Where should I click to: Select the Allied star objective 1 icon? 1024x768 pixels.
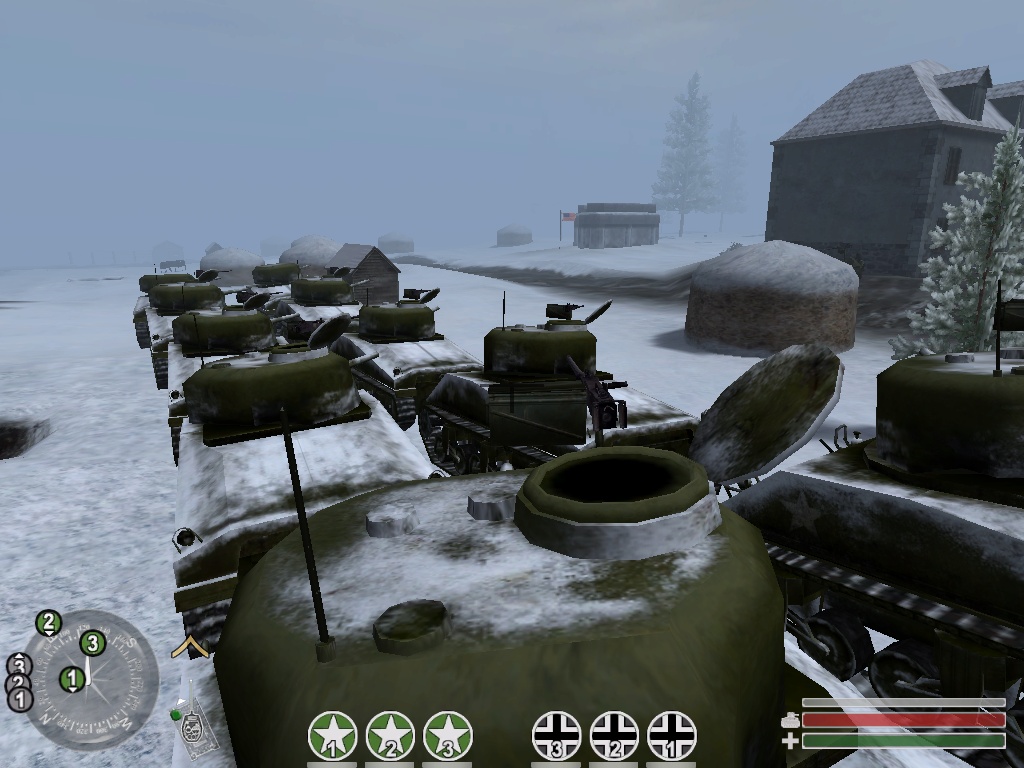[x=333, y=736]
